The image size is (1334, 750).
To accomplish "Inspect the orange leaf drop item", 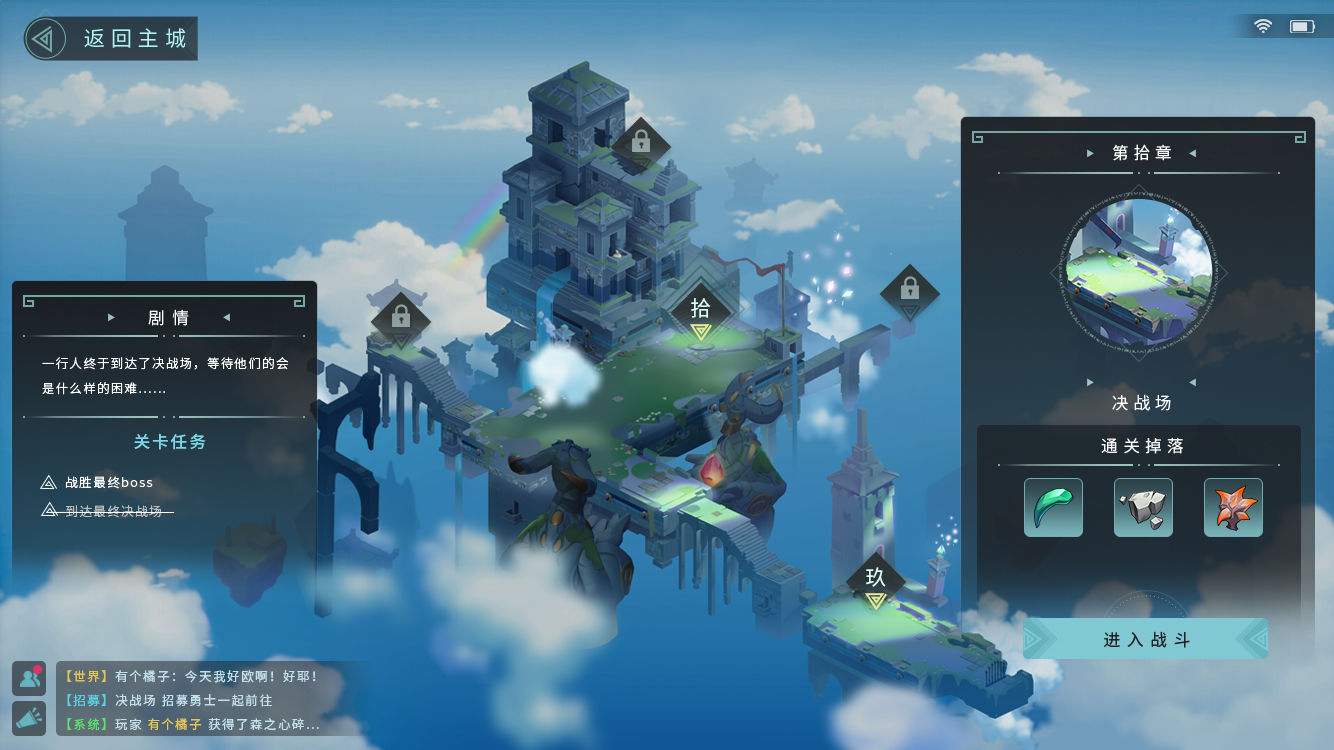I will pos(1233,507).
